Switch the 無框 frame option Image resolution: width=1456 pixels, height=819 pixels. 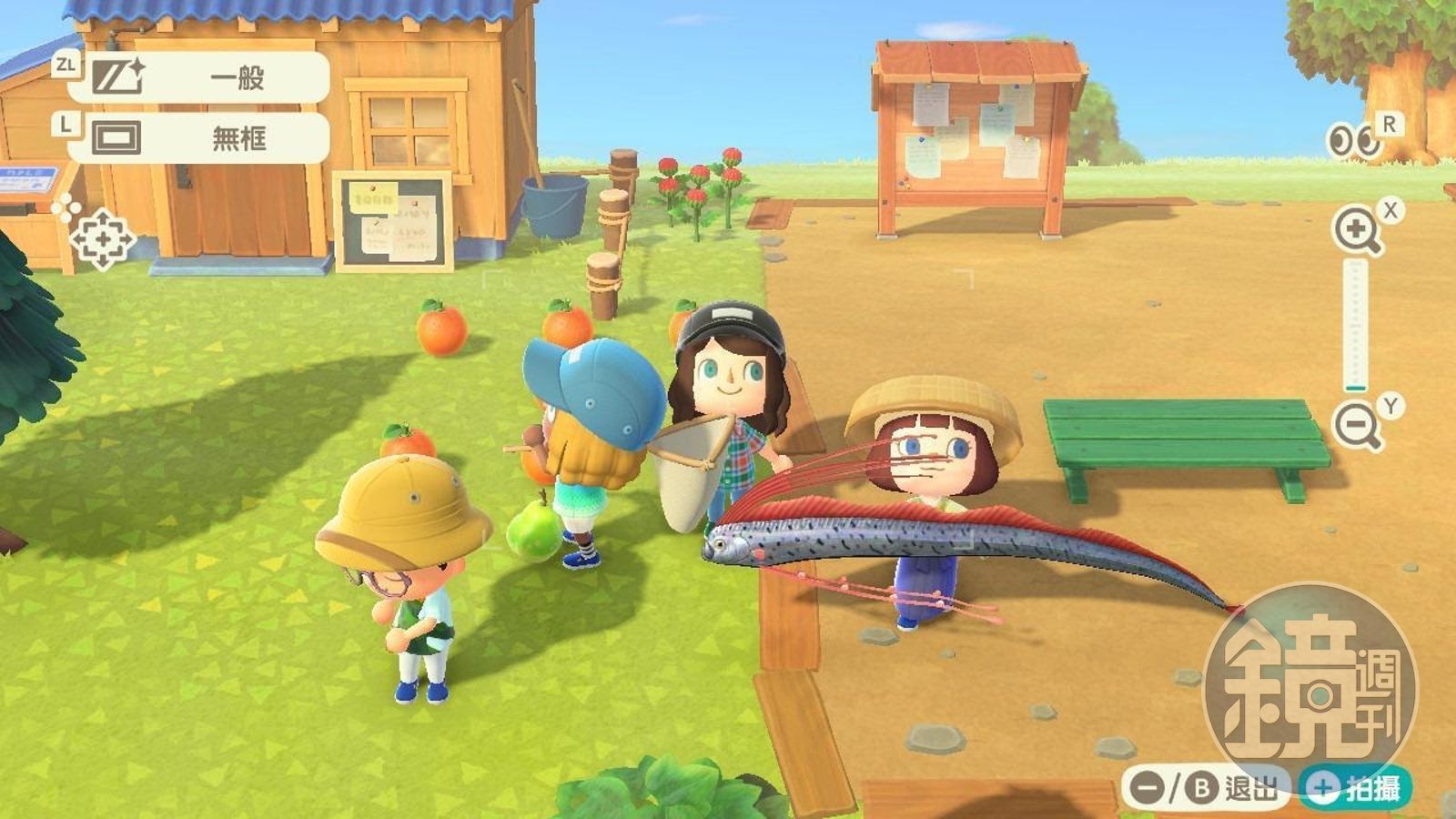[198, 138]
